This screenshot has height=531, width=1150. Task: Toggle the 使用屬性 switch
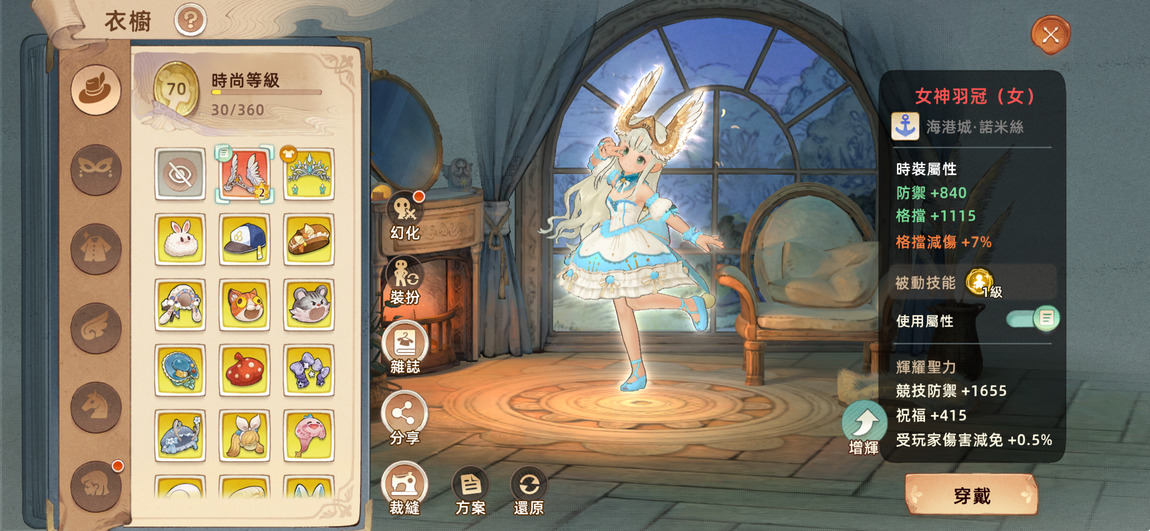pyautogui.click(x=1032, y=319)
